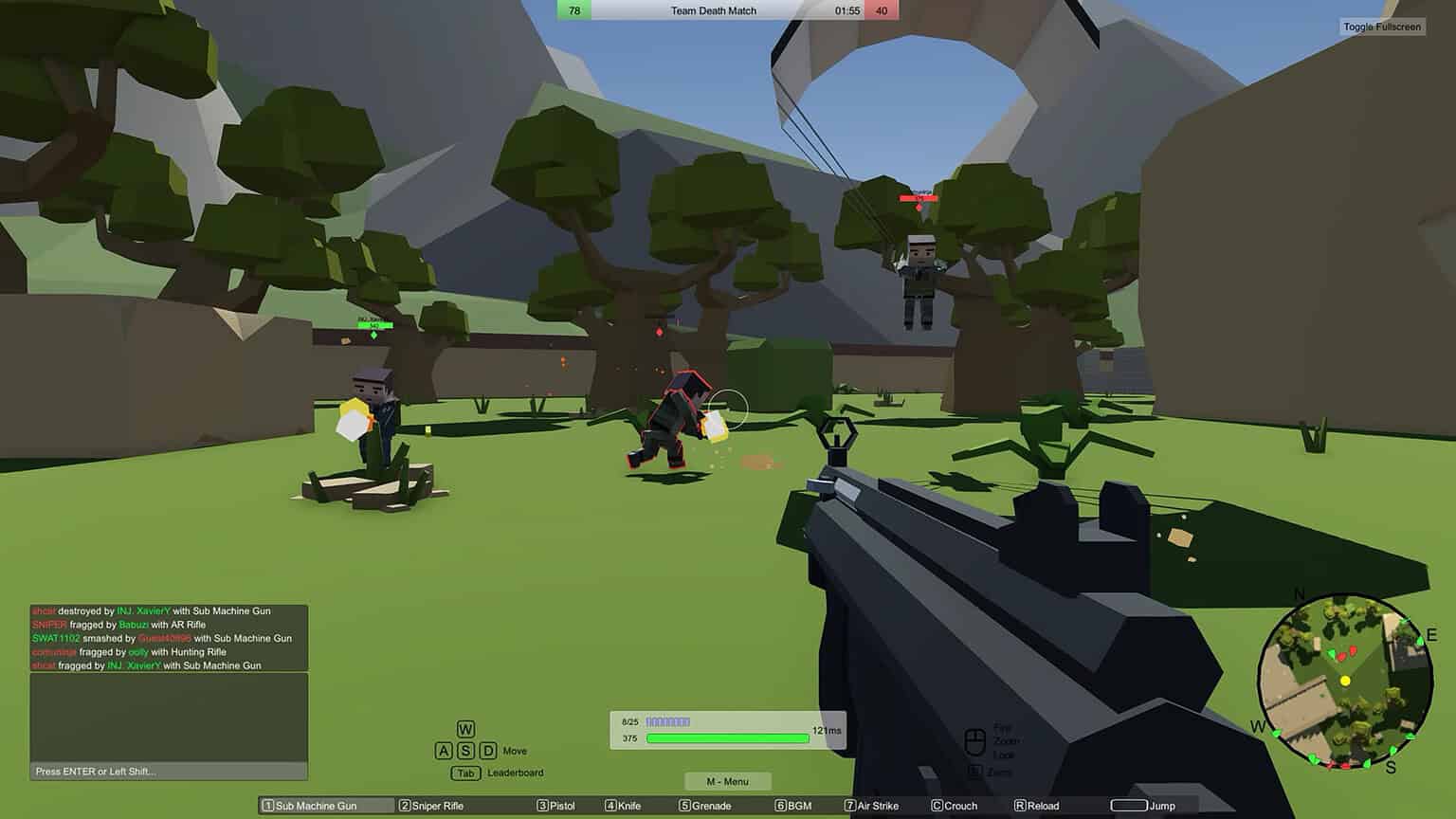
Task: Click the 01:55 match timer
Action: coord(848,10)
